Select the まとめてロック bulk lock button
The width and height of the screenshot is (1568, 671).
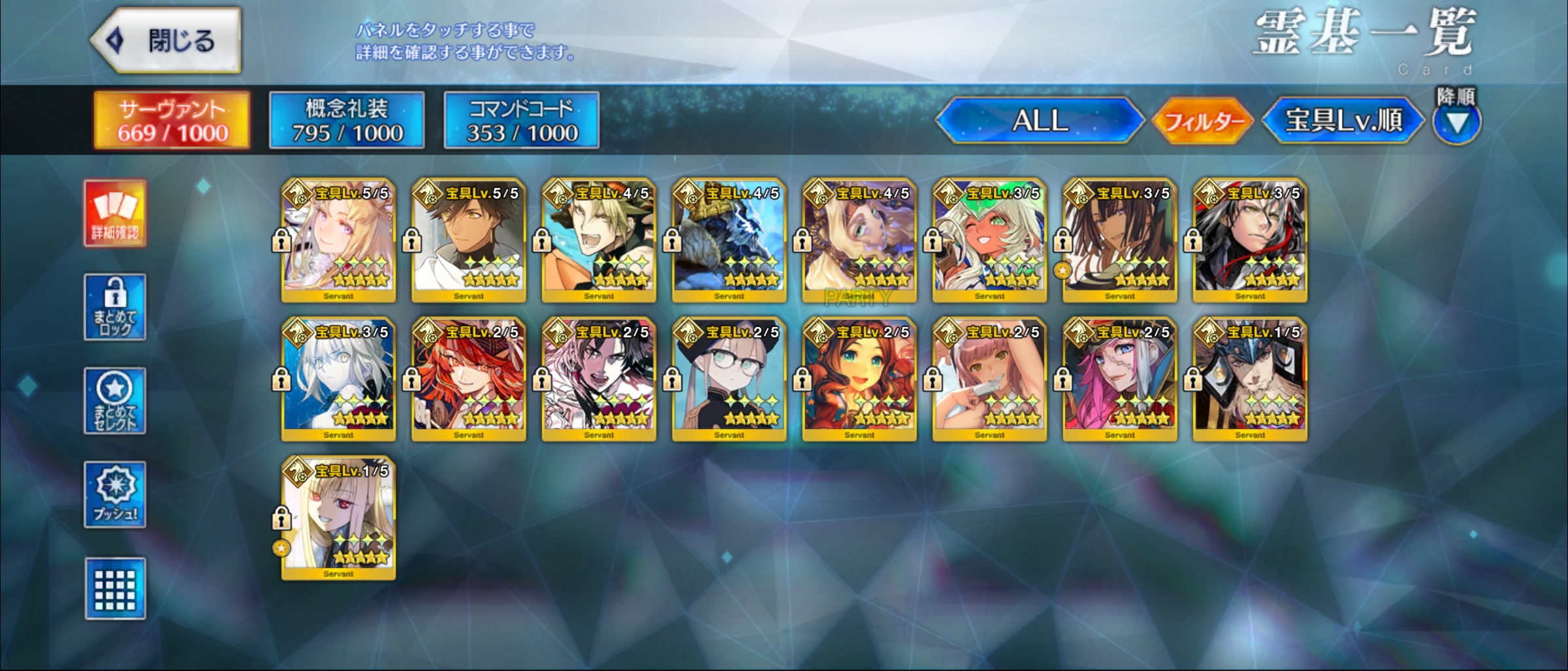click(115, 307)
